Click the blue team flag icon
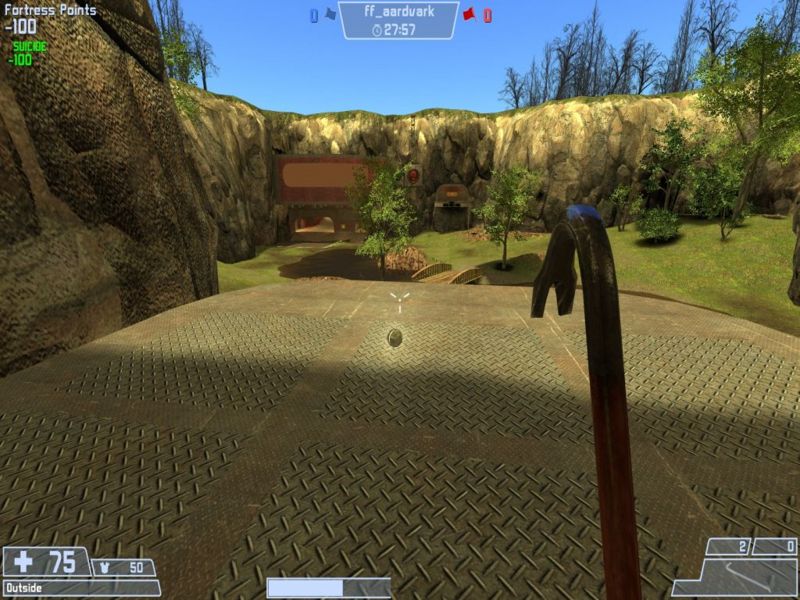The image size is (800, 600). point(329,15)
